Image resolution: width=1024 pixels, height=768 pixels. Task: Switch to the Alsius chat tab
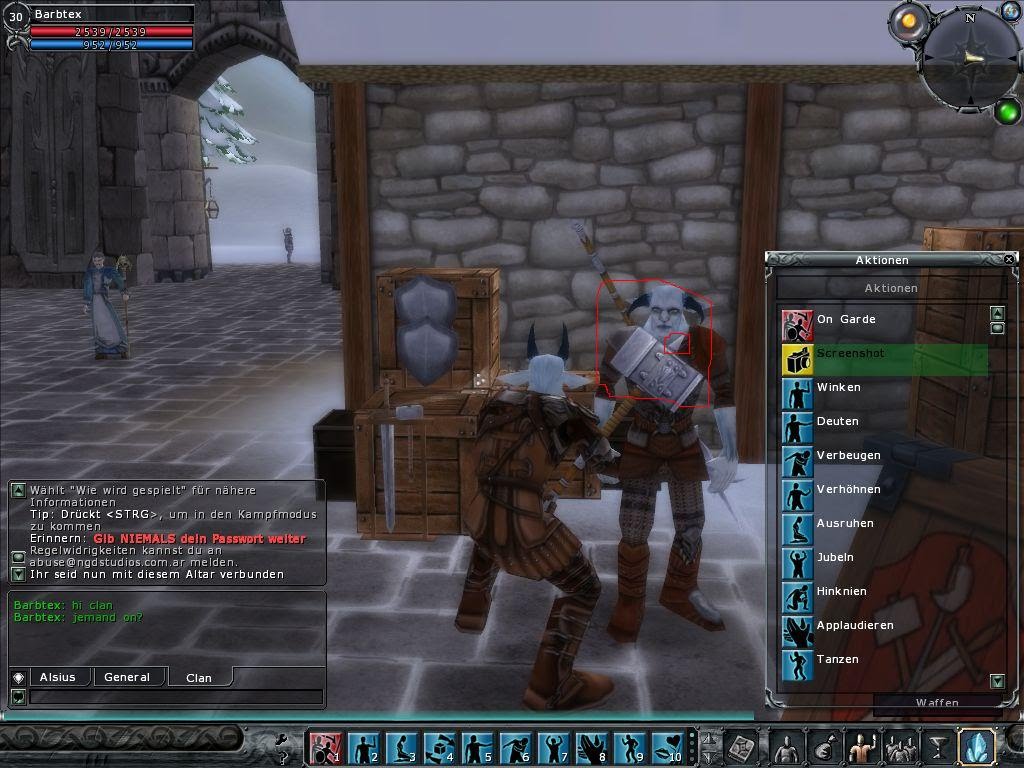[58, 677]
